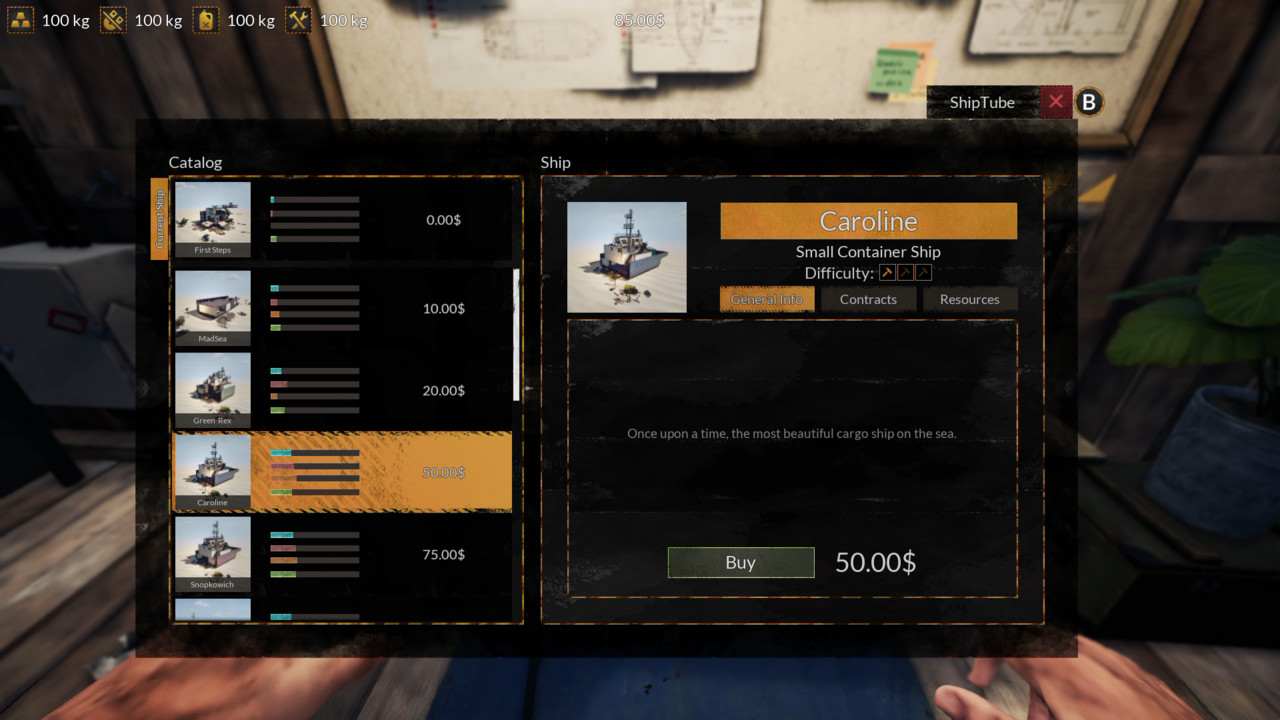Switch to the Contracts tab

click(868, 299)
